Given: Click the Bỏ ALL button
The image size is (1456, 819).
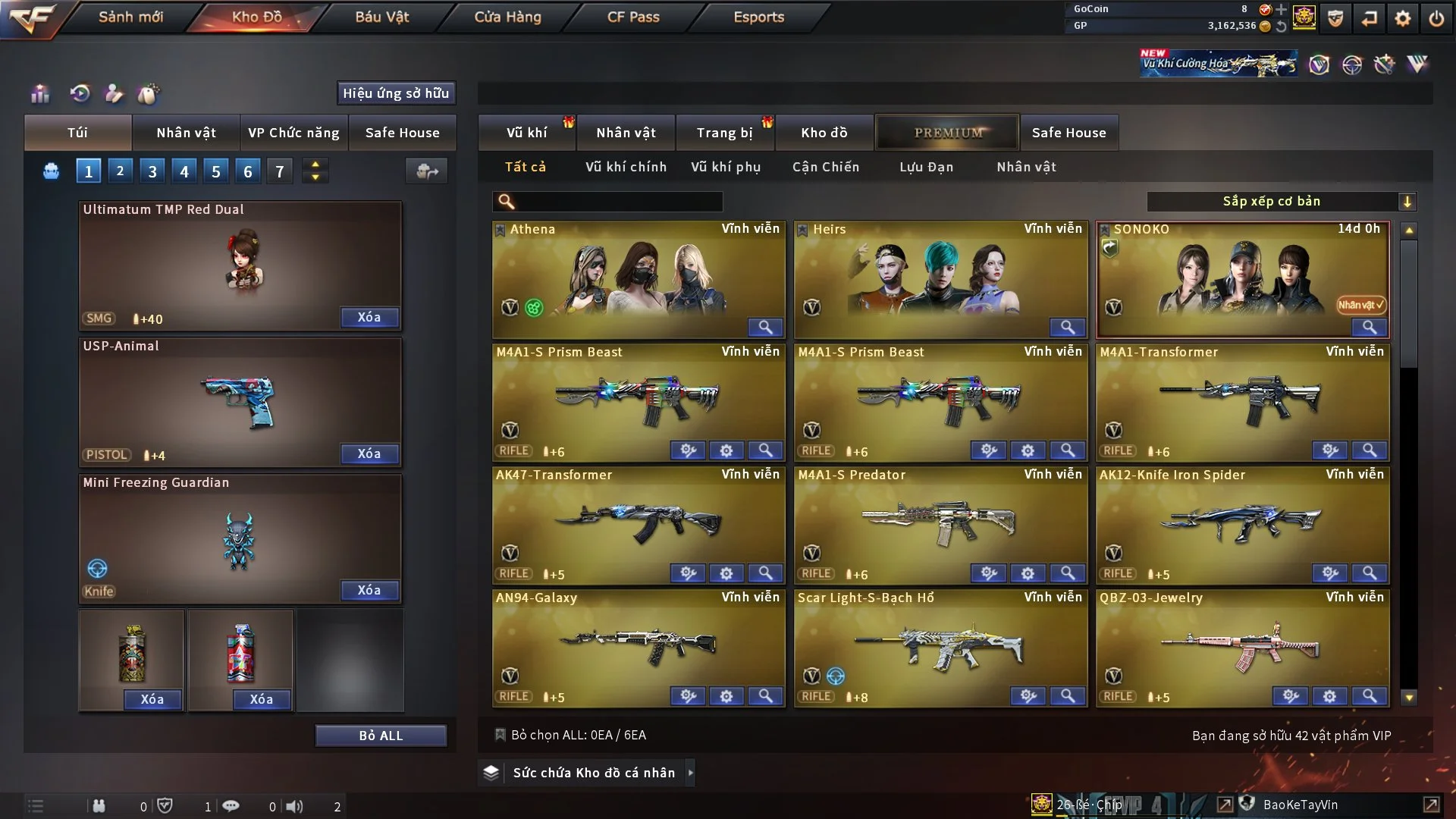Looking at the screenshot, I should [x=381, y=736].
